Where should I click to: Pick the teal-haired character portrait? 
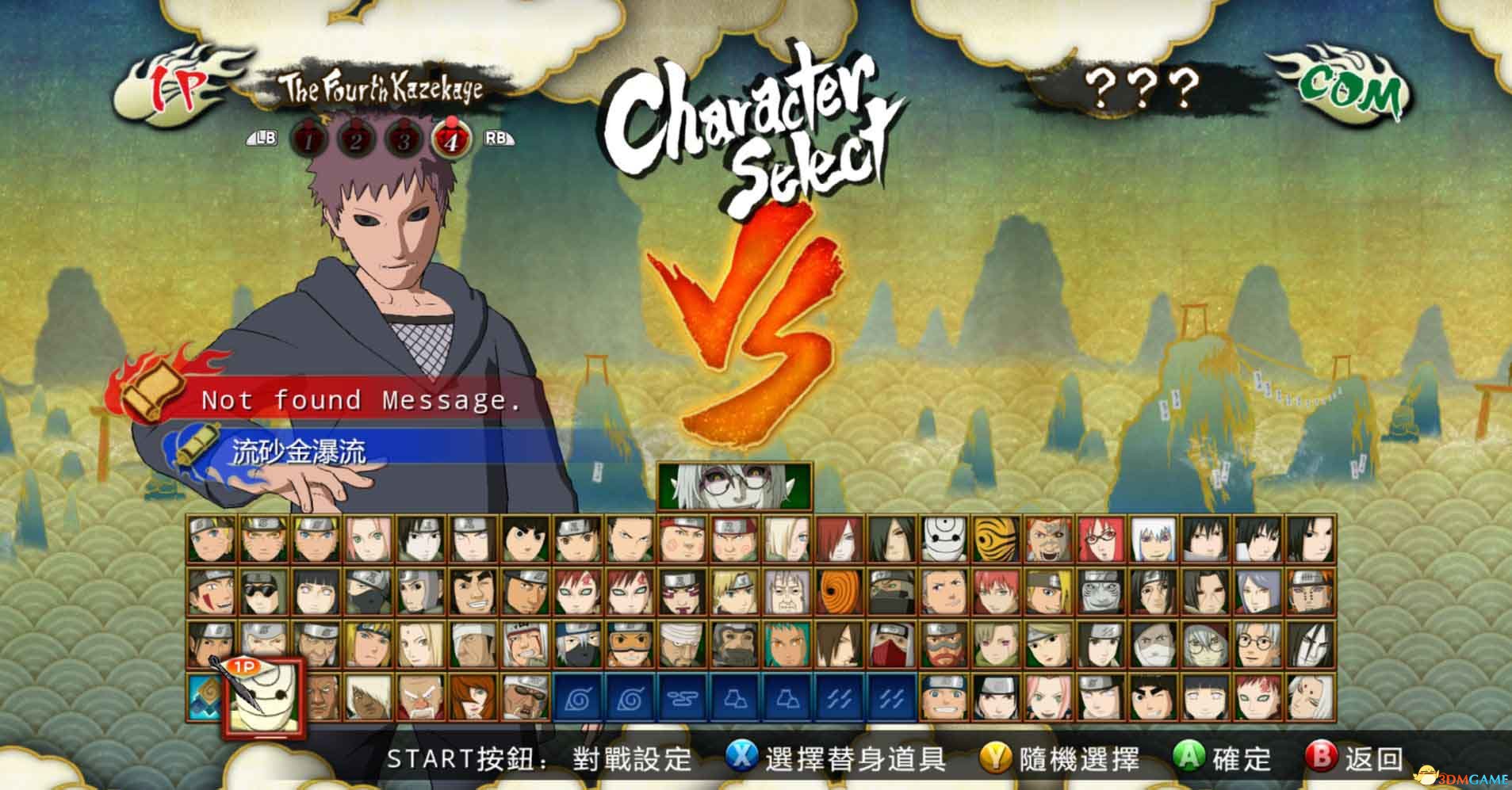[x=787, y=643]
